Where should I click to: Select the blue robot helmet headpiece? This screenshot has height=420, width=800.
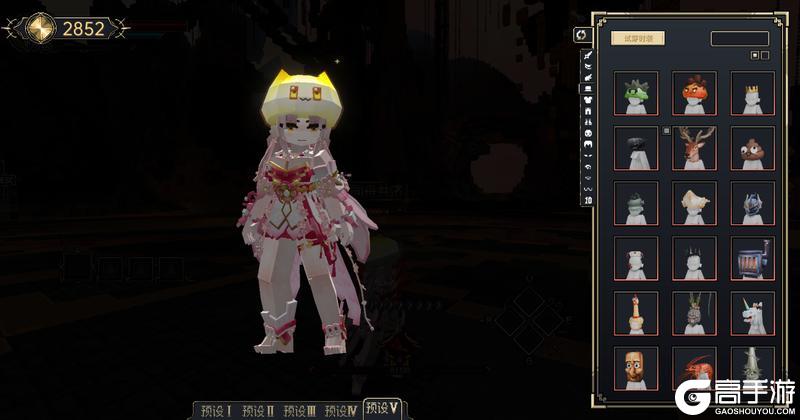click(x=752, y=204)
